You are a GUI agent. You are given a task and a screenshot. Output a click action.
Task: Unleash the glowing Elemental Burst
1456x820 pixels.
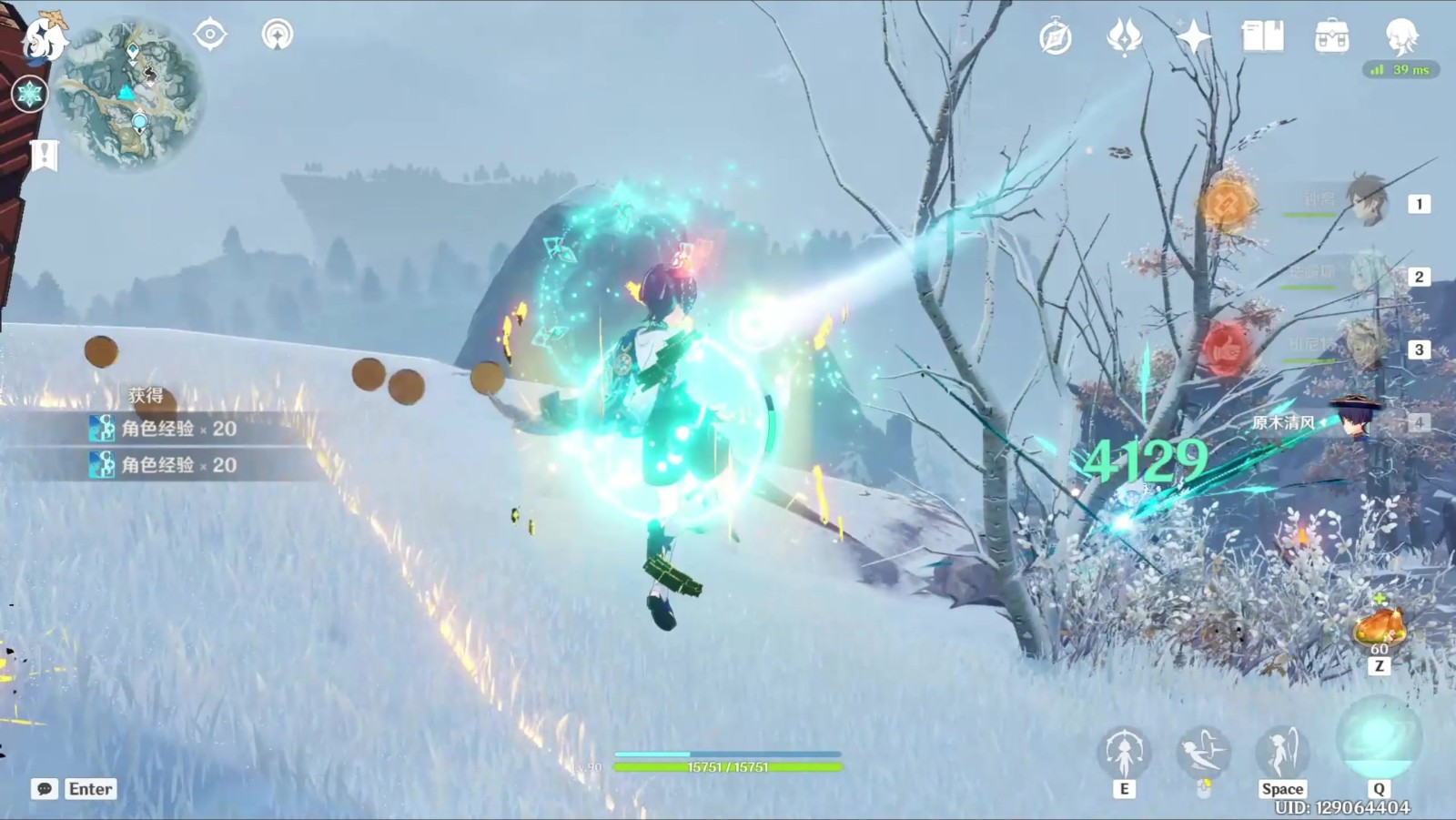tap(1379, 739)
